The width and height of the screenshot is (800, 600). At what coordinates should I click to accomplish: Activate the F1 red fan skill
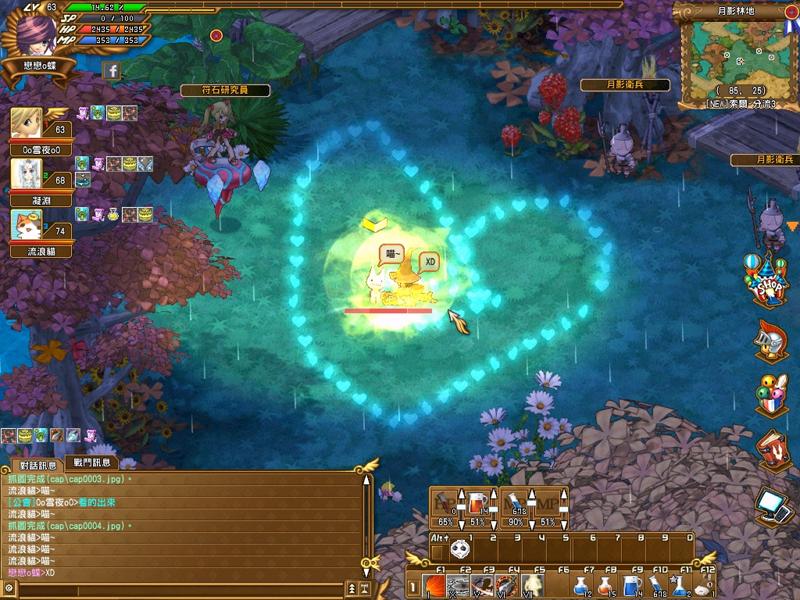[x=433, y=586]
